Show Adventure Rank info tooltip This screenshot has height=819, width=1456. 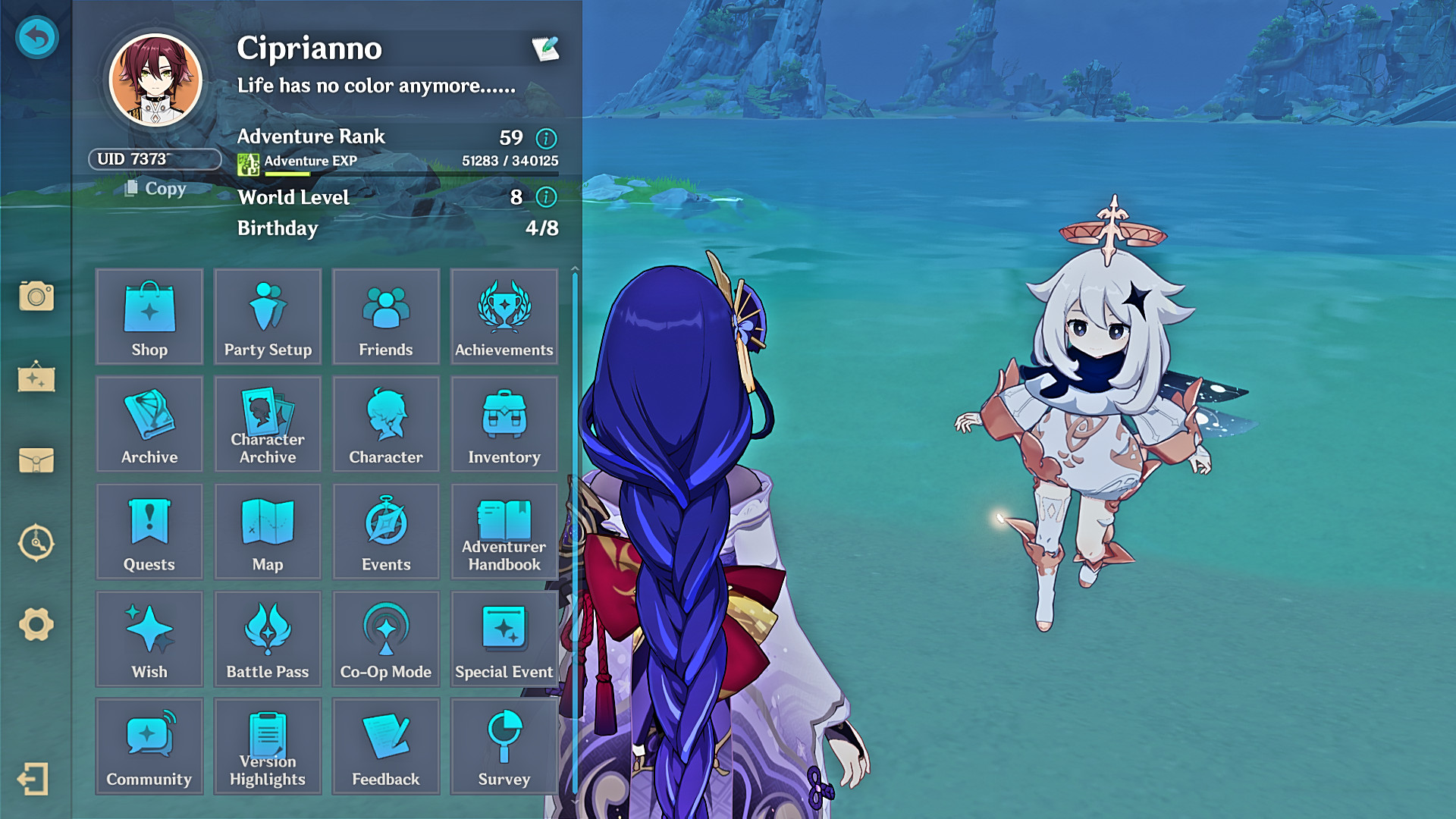pos(546,139)
